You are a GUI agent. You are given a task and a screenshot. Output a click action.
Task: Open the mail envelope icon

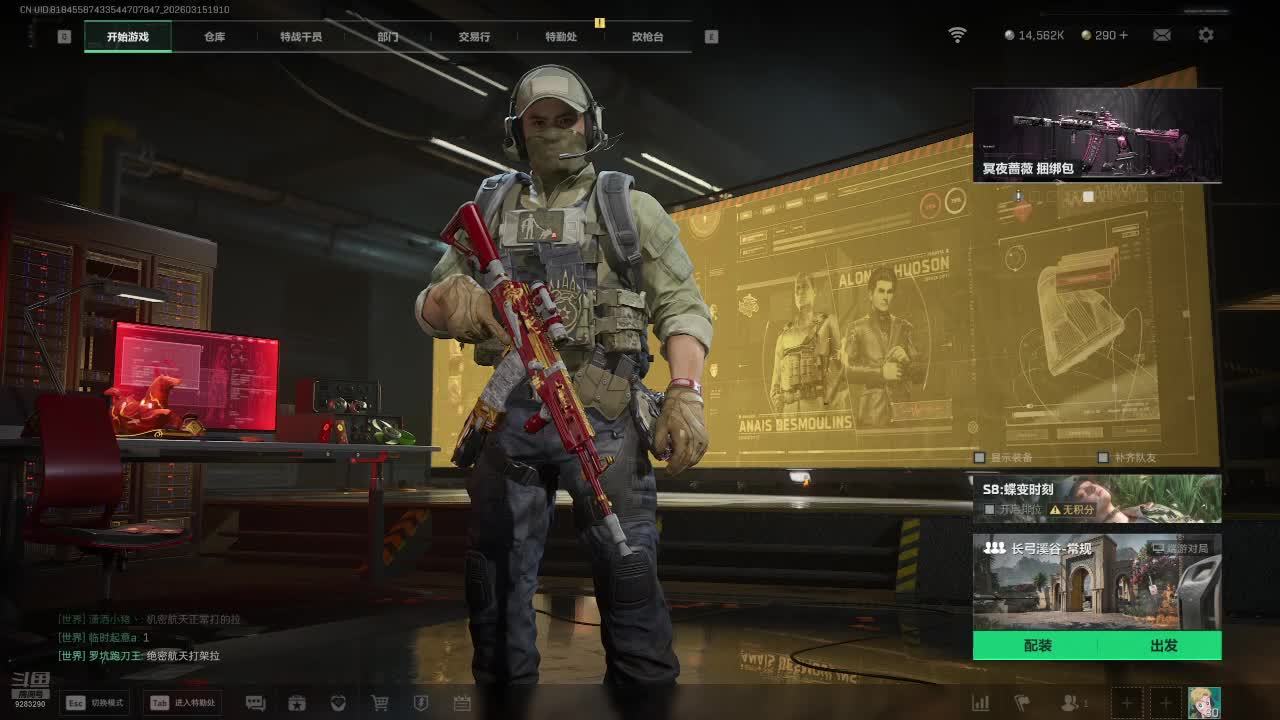coord(1161,35)
